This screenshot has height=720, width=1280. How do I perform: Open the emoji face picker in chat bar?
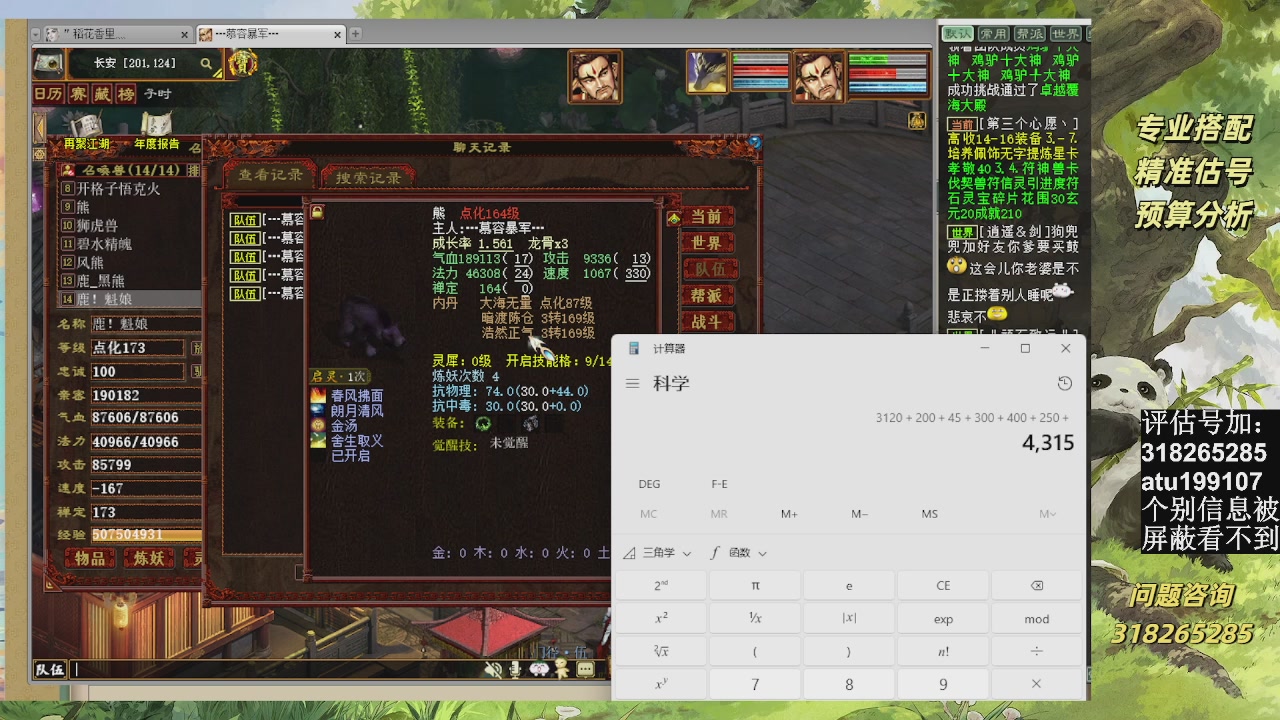[539, 668]
